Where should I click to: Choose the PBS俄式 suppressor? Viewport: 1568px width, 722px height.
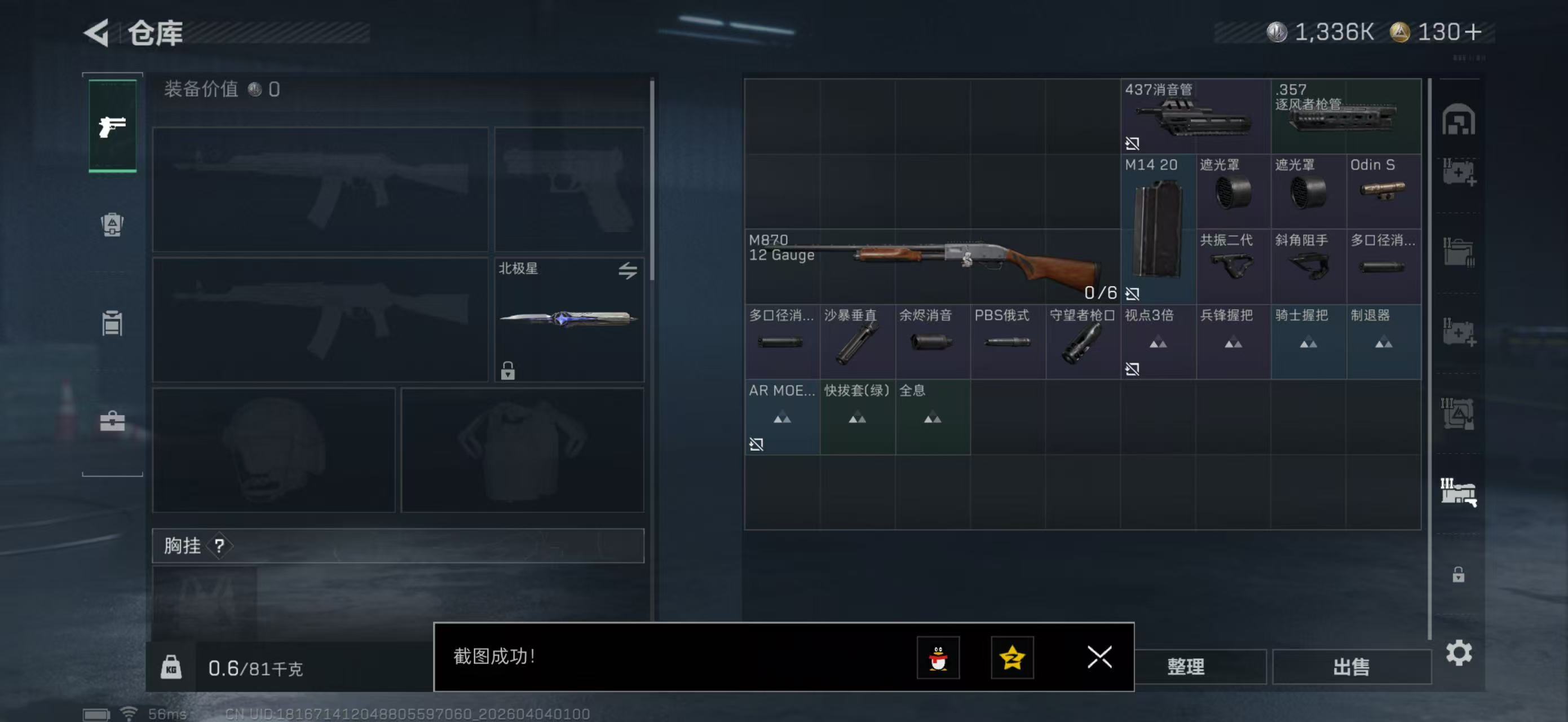(1008, 341)
